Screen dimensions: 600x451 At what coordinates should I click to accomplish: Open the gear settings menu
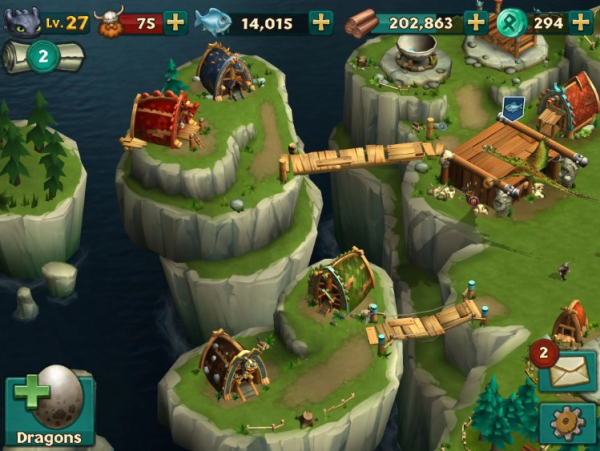[x=568, y=422]
